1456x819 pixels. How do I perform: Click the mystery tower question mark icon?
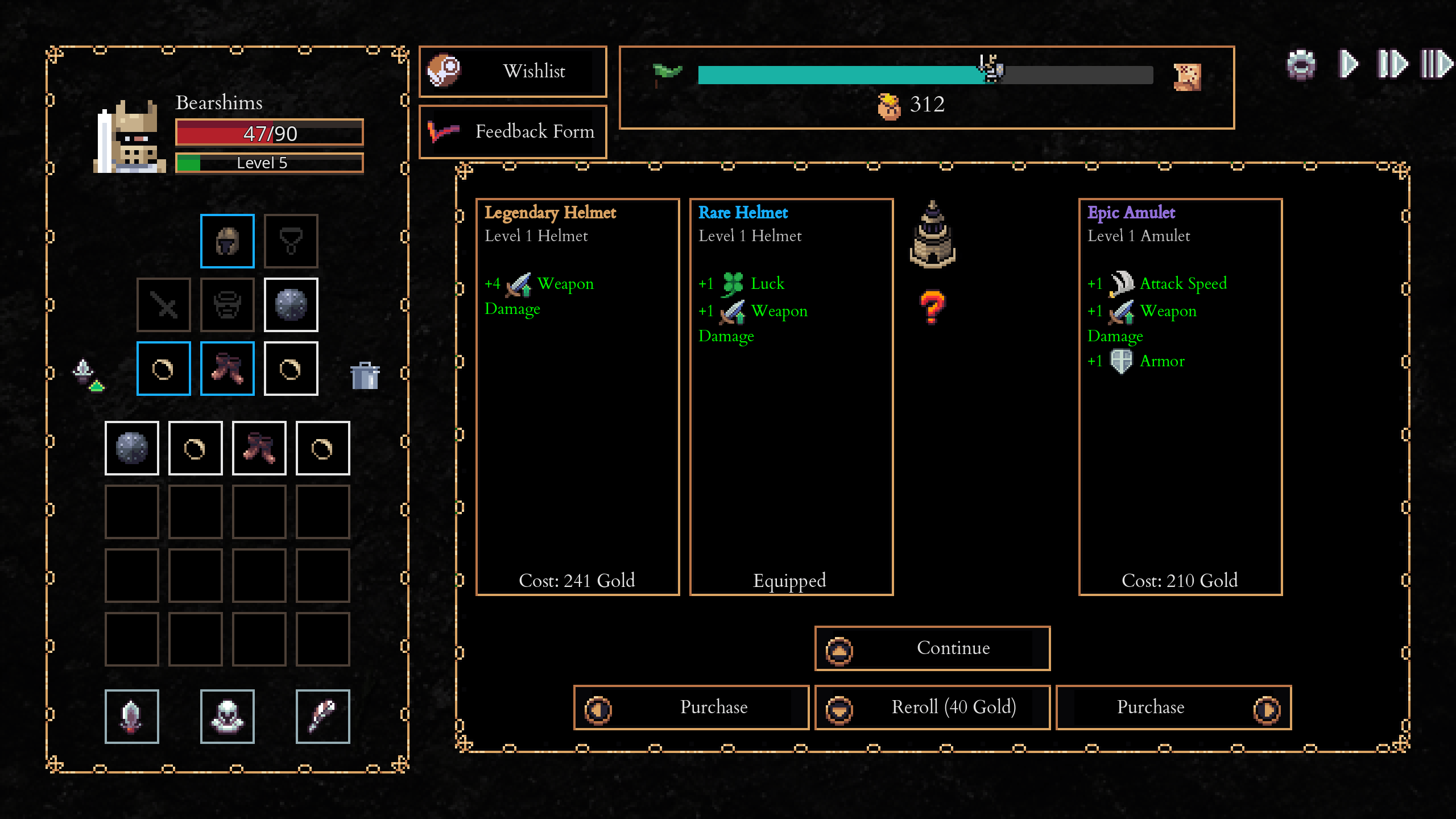pos(932,307)
